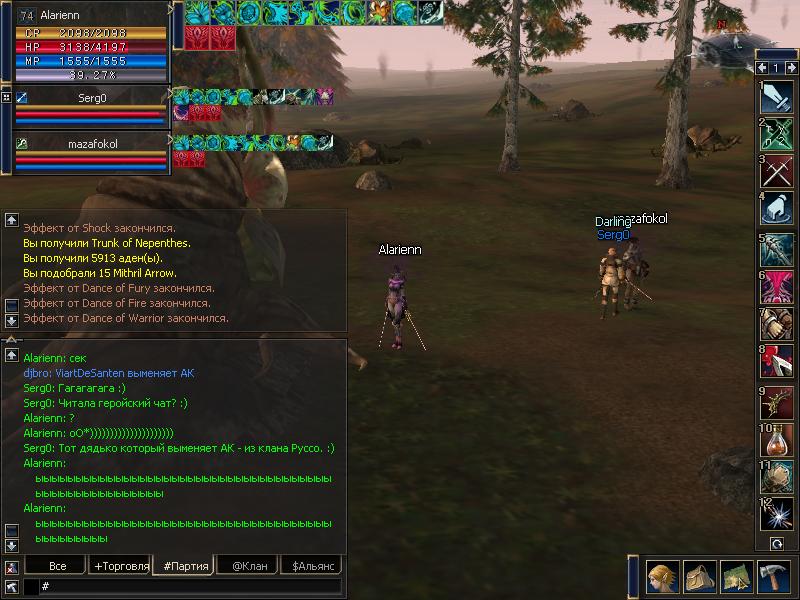800x600 pixels.
Task: Switch to the @Клан clan chat tab
Action: point(249,566)
